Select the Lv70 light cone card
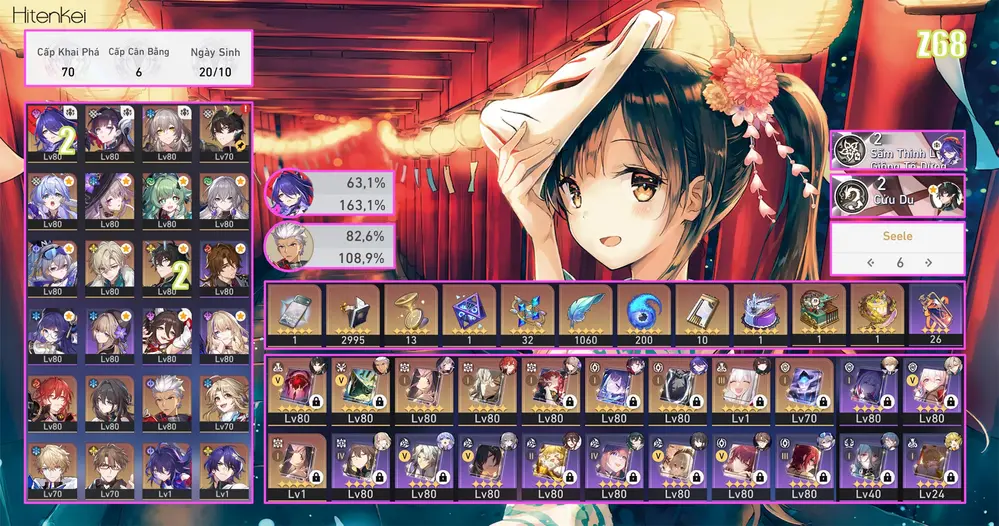Image resolution: width=999 pixels, height=526 pixels. point(805,389)
